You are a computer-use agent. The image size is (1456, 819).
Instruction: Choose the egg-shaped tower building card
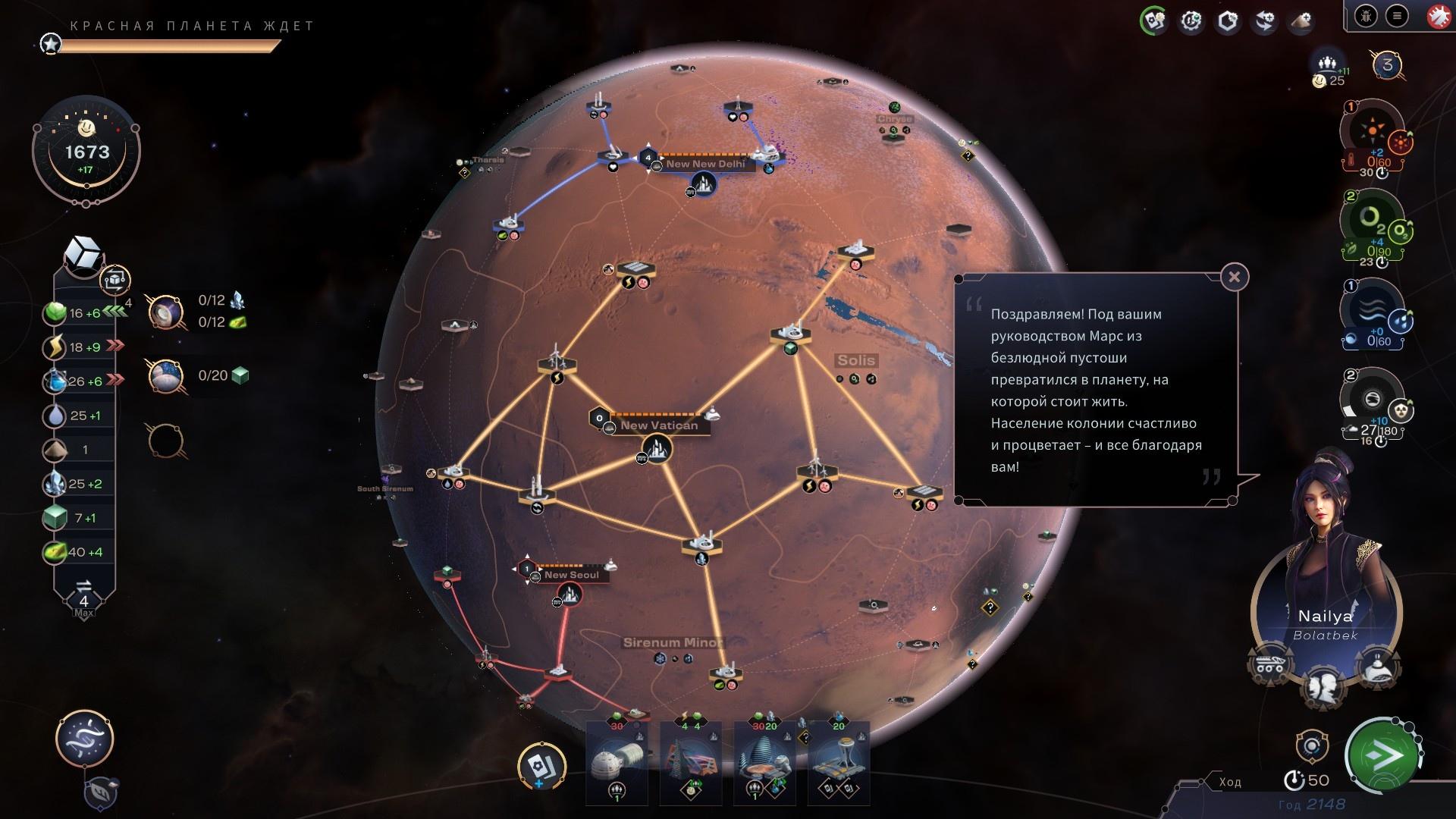tap(764, 762)
